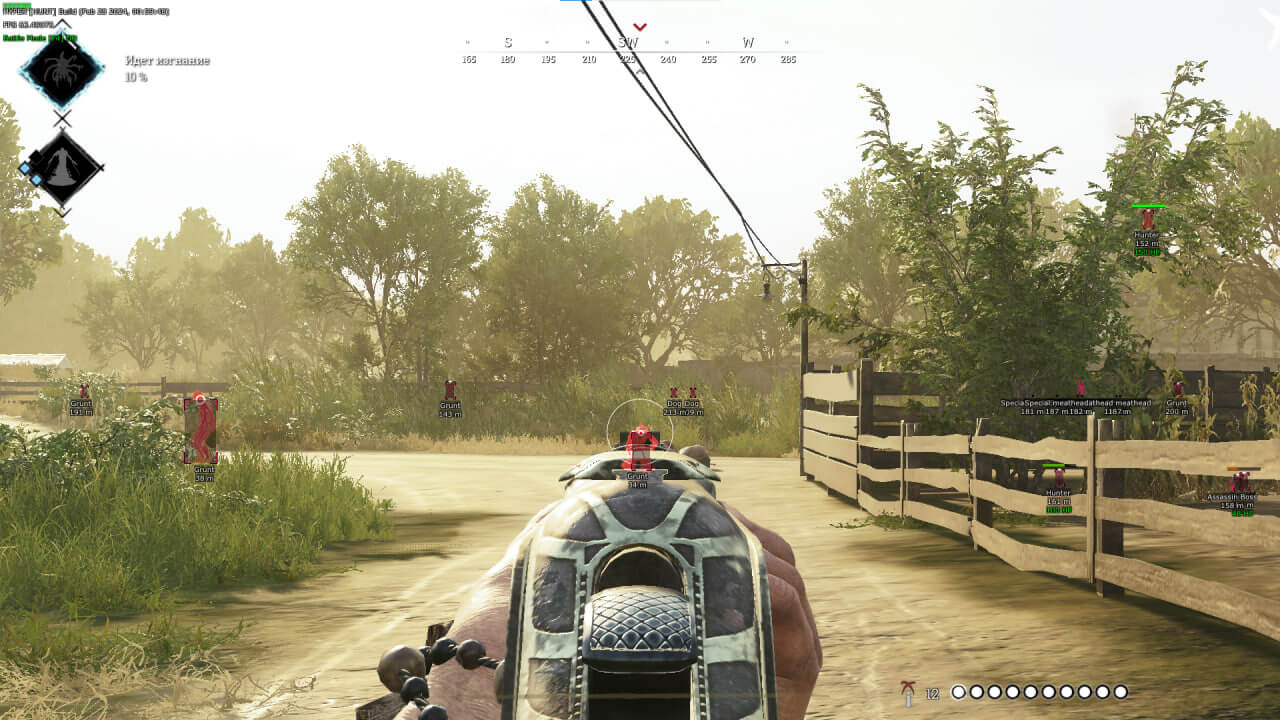
Task: Click the first ammo round circle
Action: tap(958, 690)
